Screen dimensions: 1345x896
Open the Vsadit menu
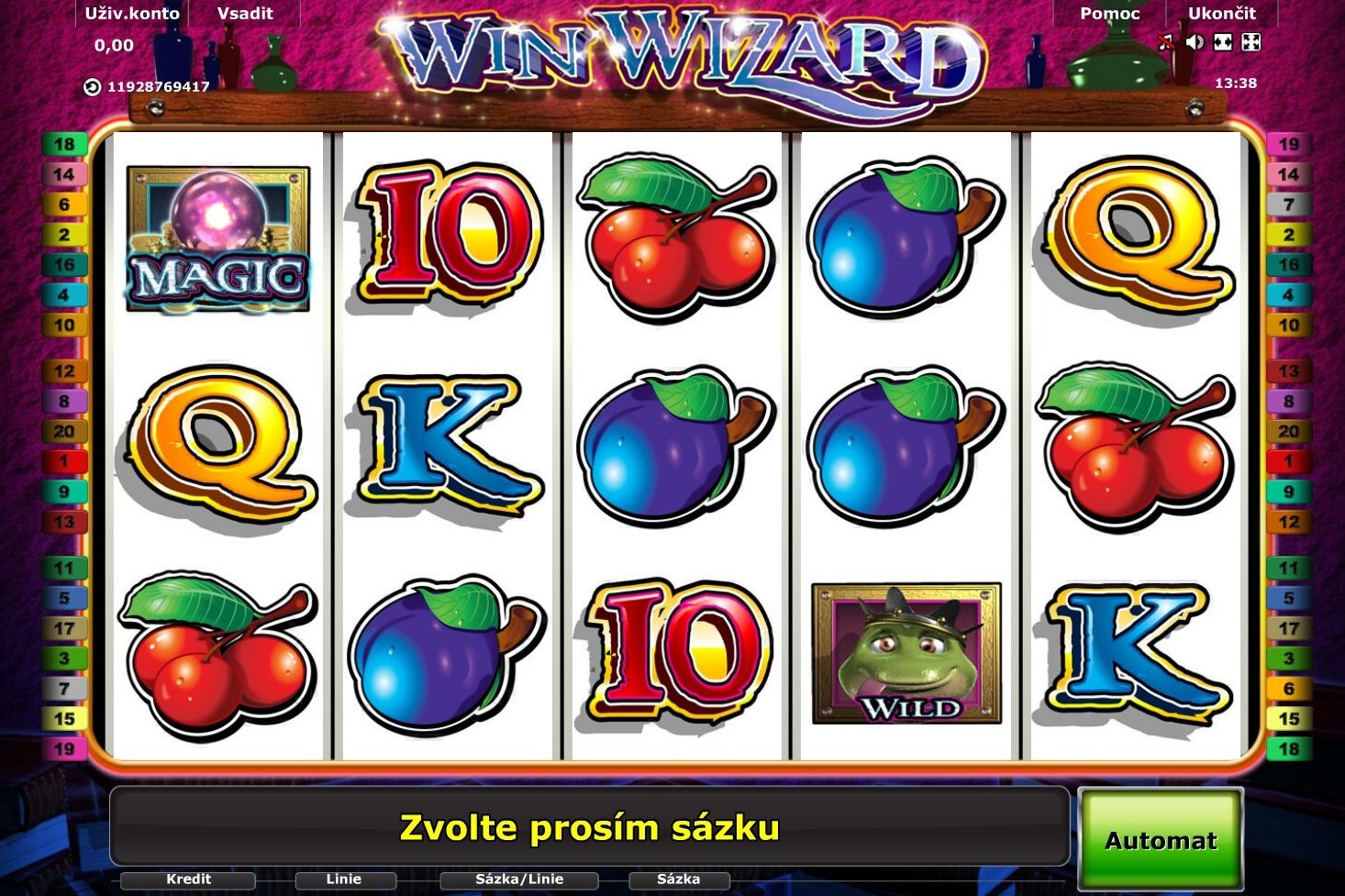click(244, 13)
